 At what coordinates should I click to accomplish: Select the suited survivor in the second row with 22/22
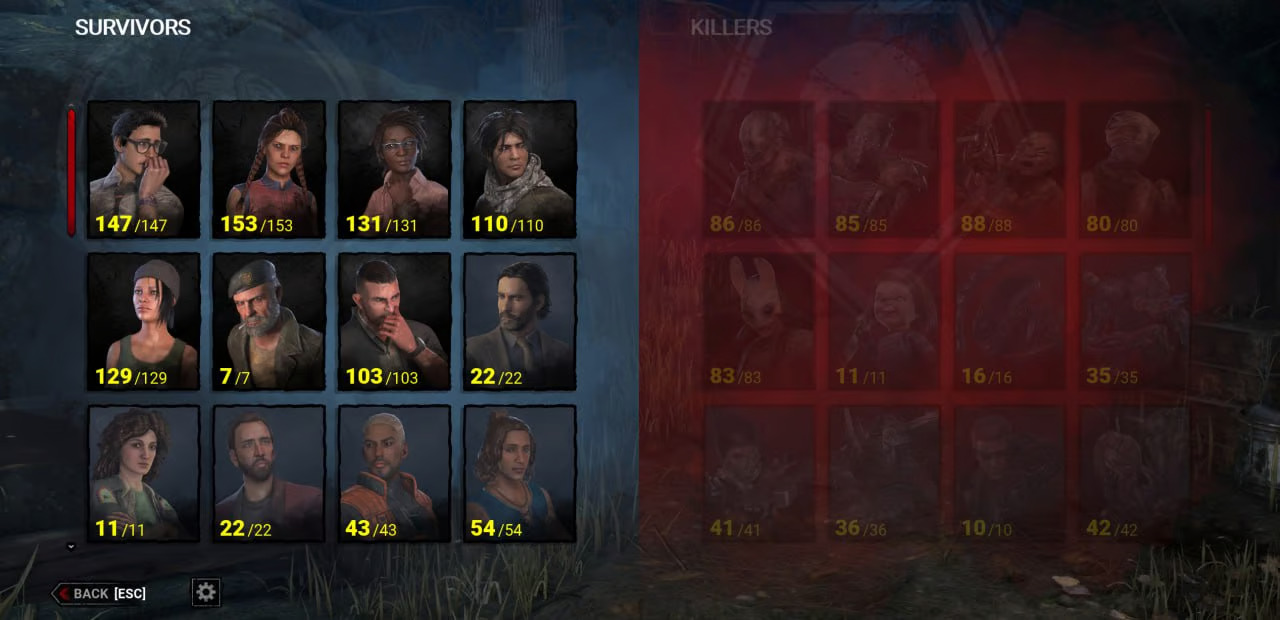[519, 321]
